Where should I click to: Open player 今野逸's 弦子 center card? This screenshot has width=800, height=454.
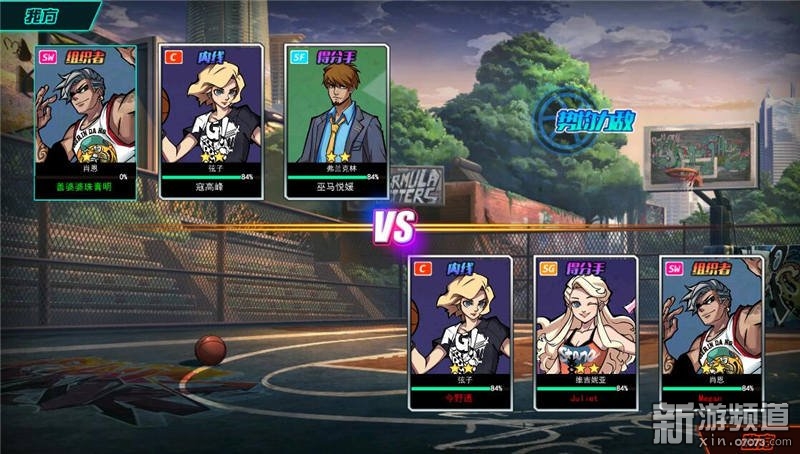pyautogui.click(x=460, y=332)
